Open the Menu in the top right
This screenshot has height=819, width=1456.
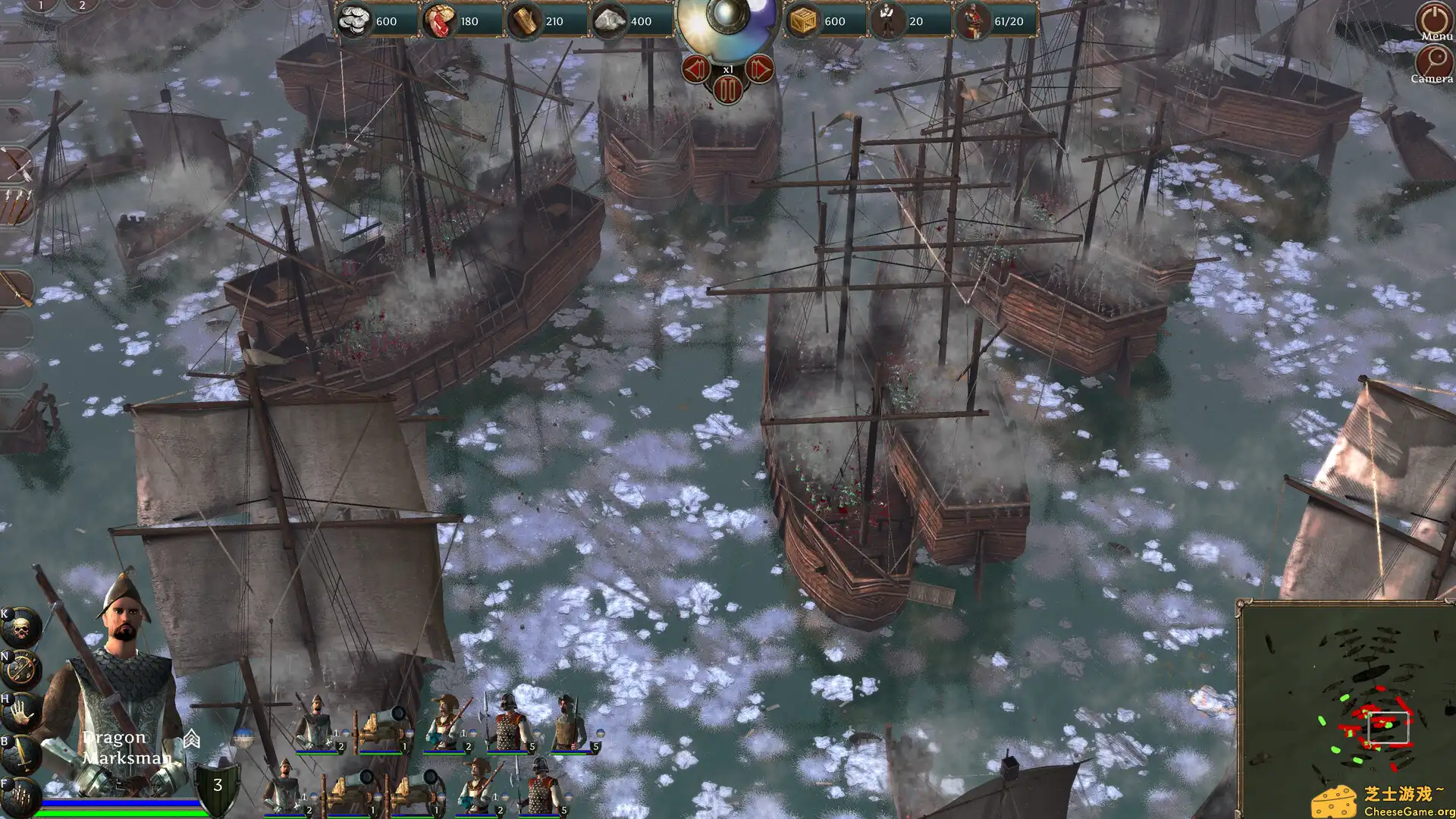click(1432, 19)
